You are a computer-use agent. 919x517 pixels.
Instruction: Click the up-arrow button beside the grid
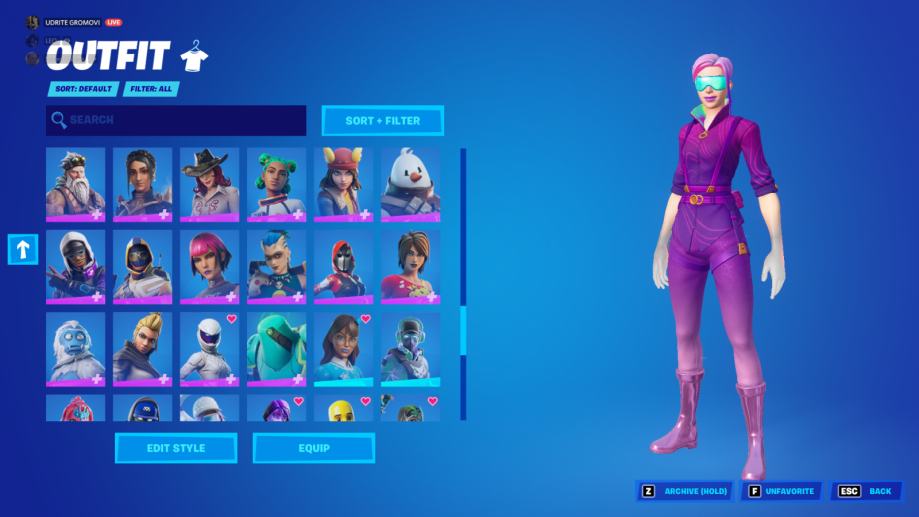point(23,250)
